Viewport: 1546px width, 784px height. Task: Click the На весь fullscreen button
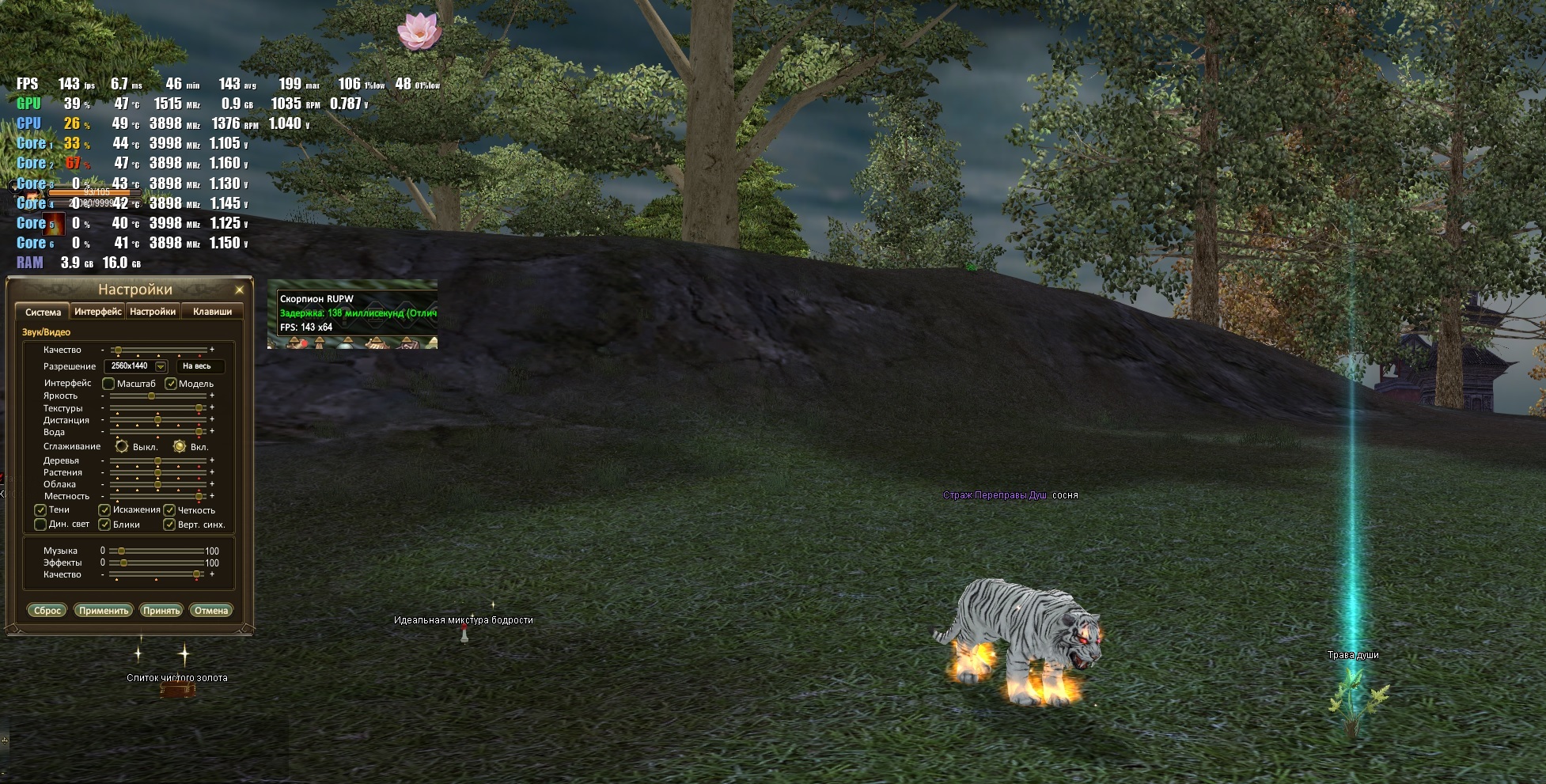tap(197, 366)
